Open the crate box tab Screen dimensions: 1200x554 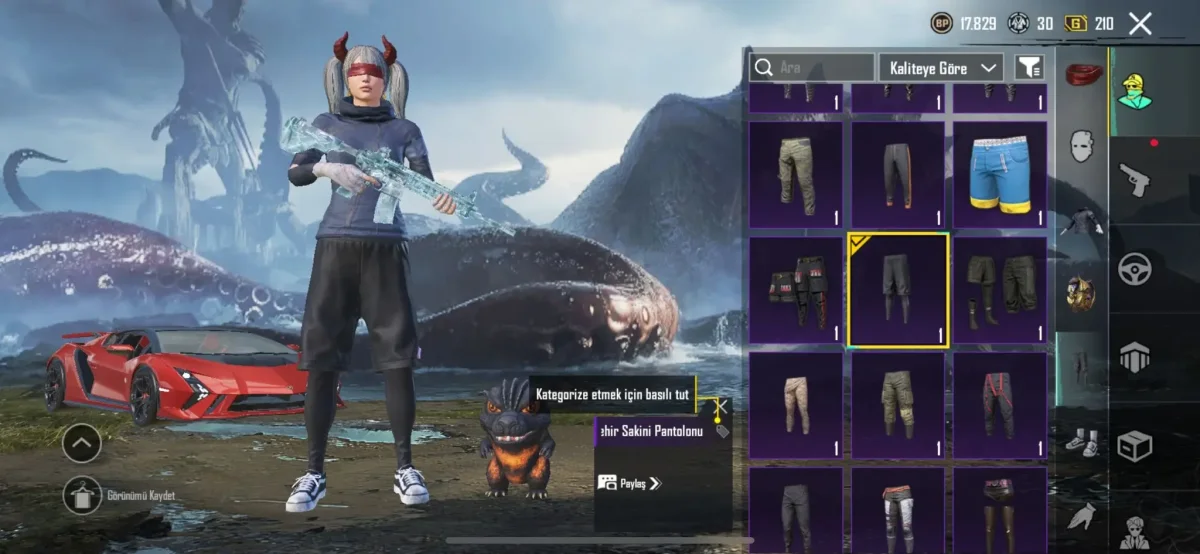pyautogui.click(x=1134, y=445)
